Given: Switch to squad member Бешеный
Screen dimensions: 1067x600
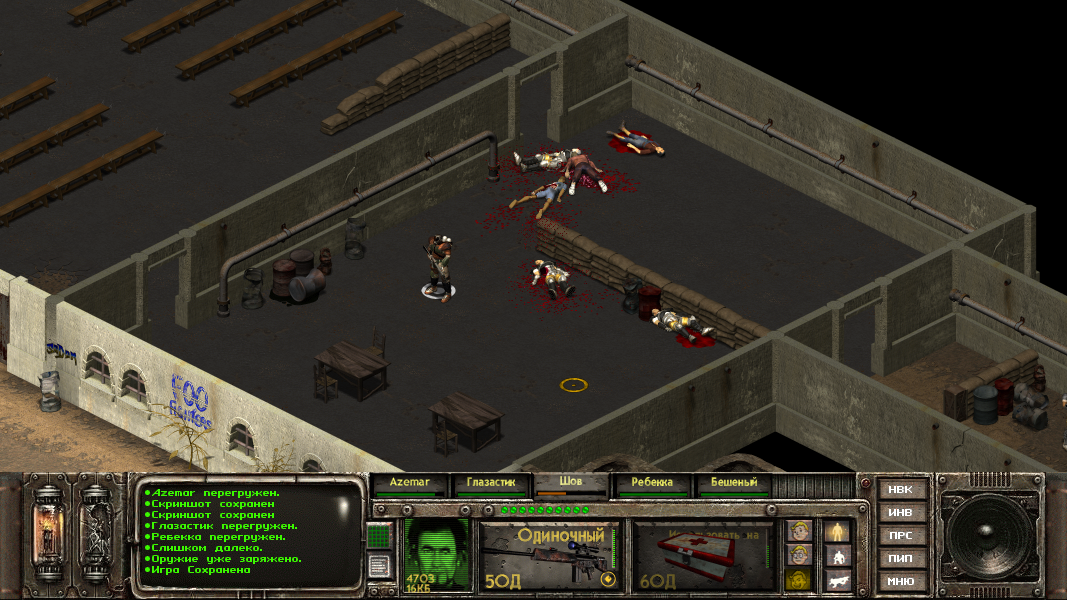Looking at the screenshot, I should tap(734, 483).
